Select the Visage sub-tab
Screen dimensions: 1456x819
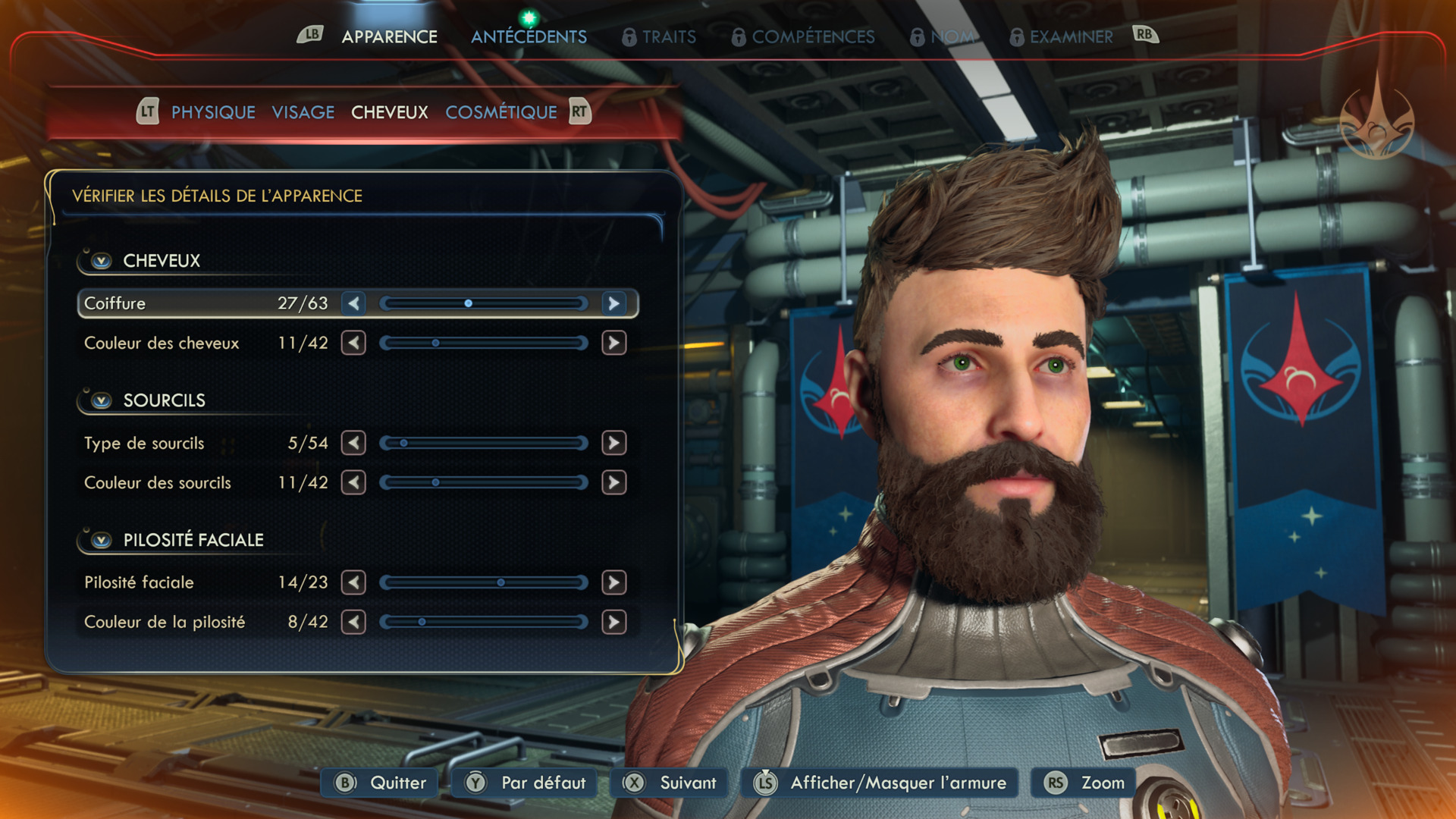coord(303,112)
